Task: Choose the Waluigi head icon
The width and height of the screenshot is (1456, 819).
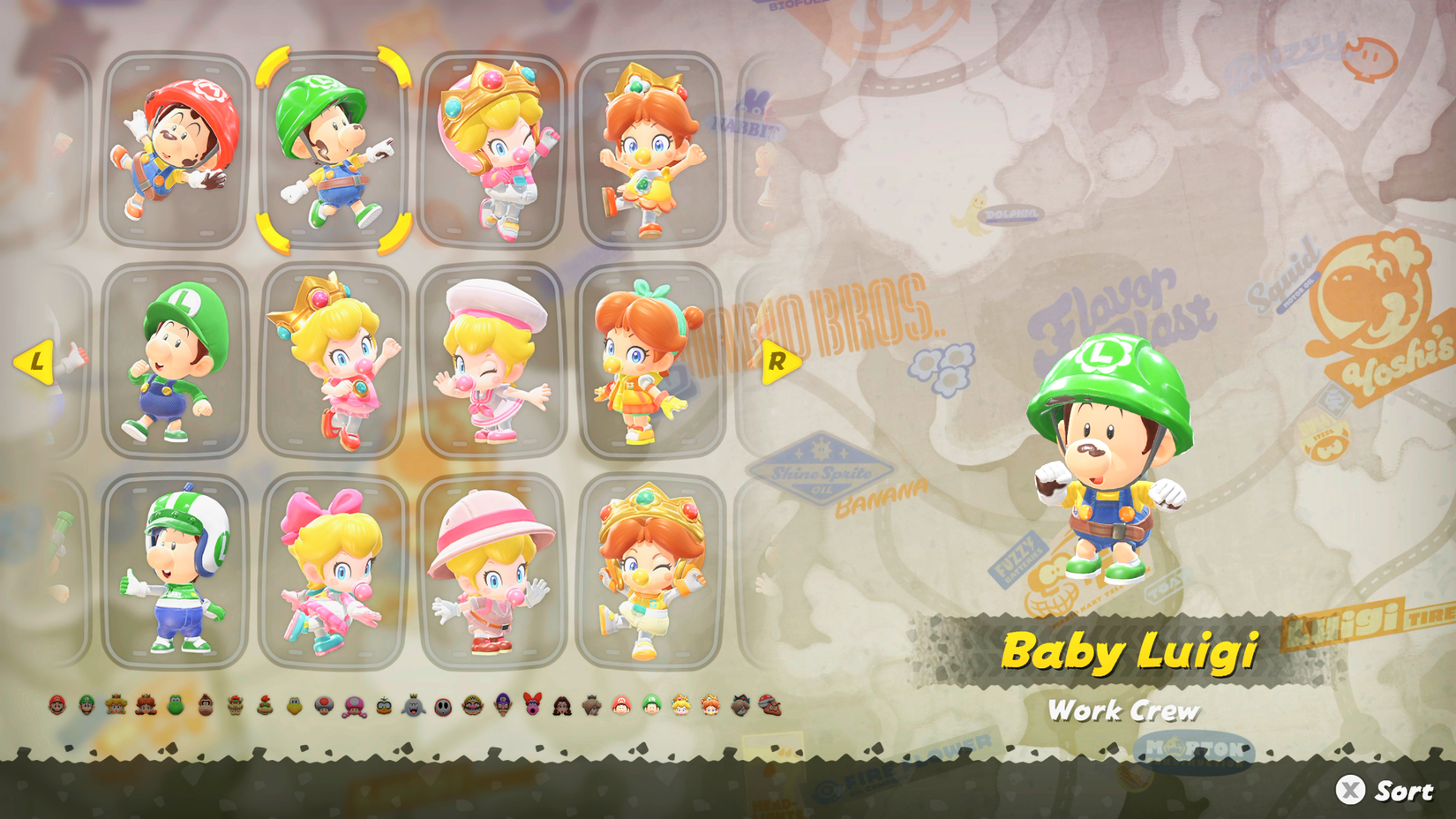Action: 502,706
